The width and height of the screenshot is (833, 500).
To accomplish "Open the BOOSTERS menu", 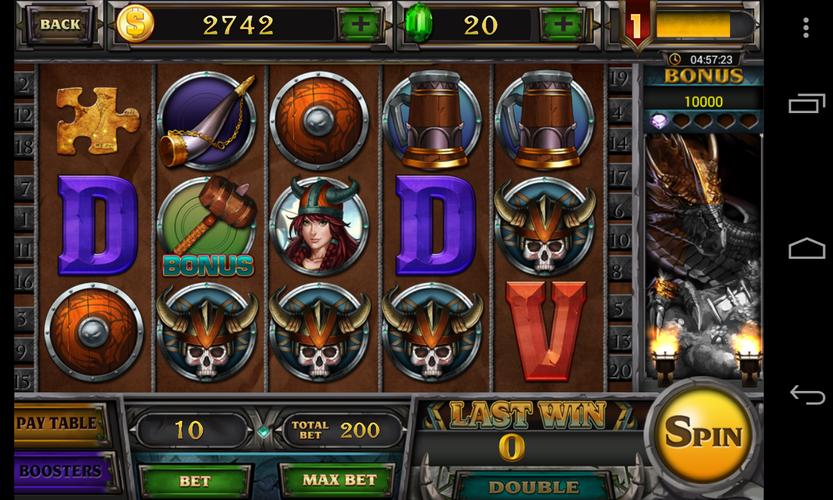I will (60, 471).
